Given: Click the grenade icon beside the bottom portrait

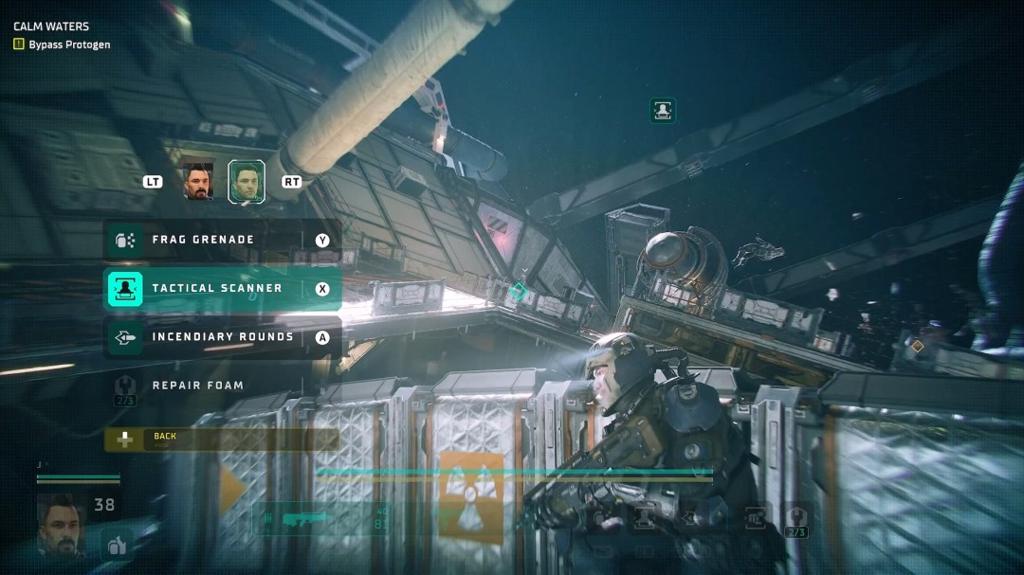Looking at the screenshot, I should 117,544.
